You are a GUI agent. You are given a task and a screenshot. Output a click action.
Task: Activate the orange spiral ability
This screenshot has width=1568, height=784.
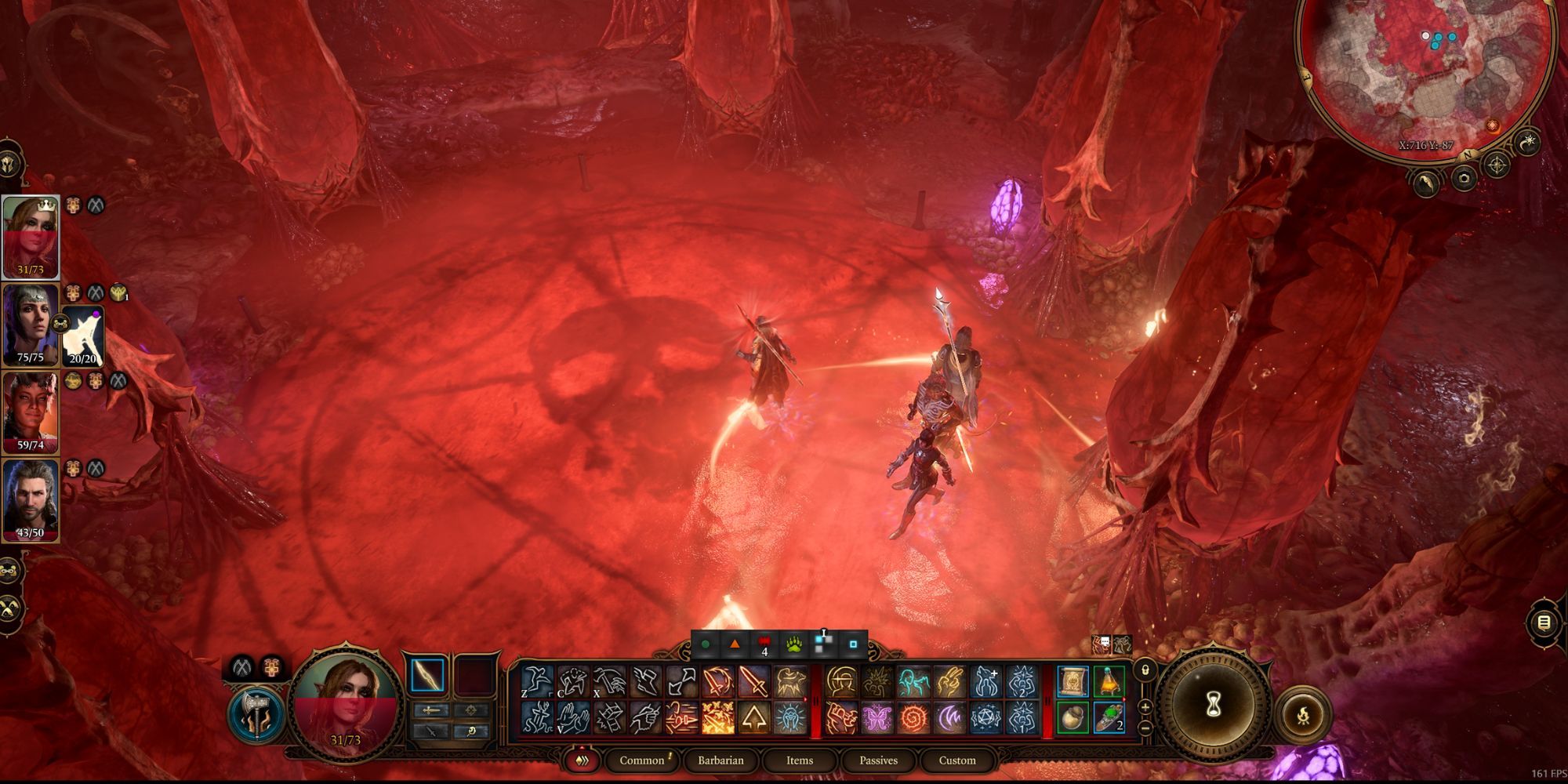tap(913, 717)
